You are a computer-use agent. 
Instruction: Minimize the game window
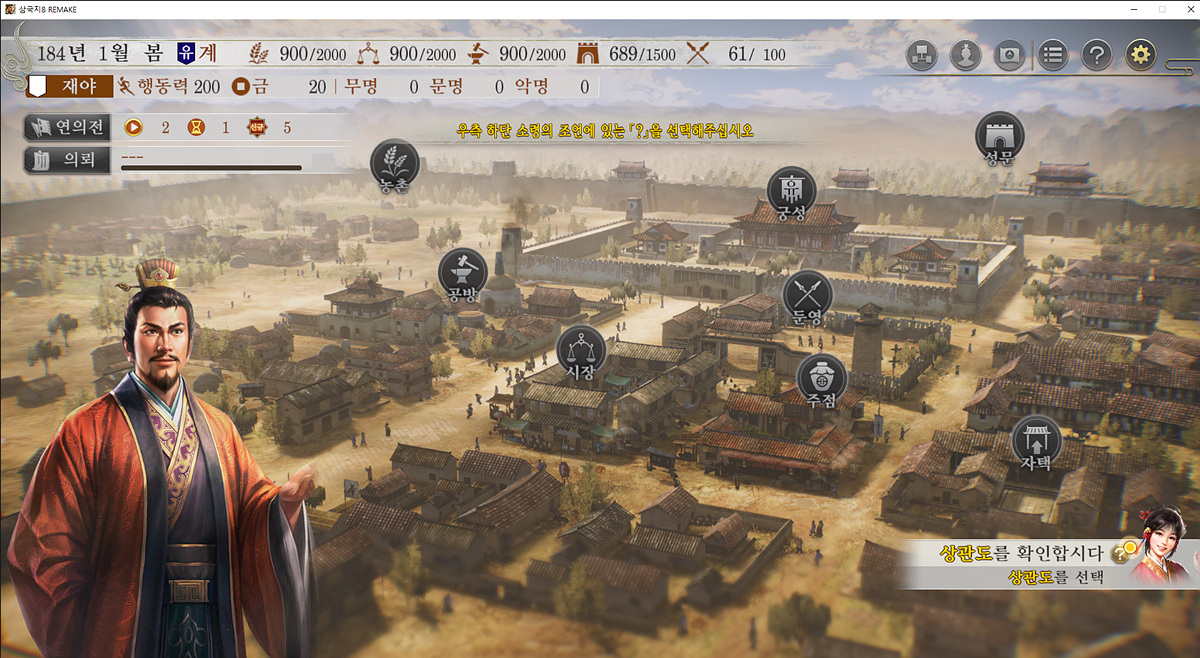(x=1135, y=9)
